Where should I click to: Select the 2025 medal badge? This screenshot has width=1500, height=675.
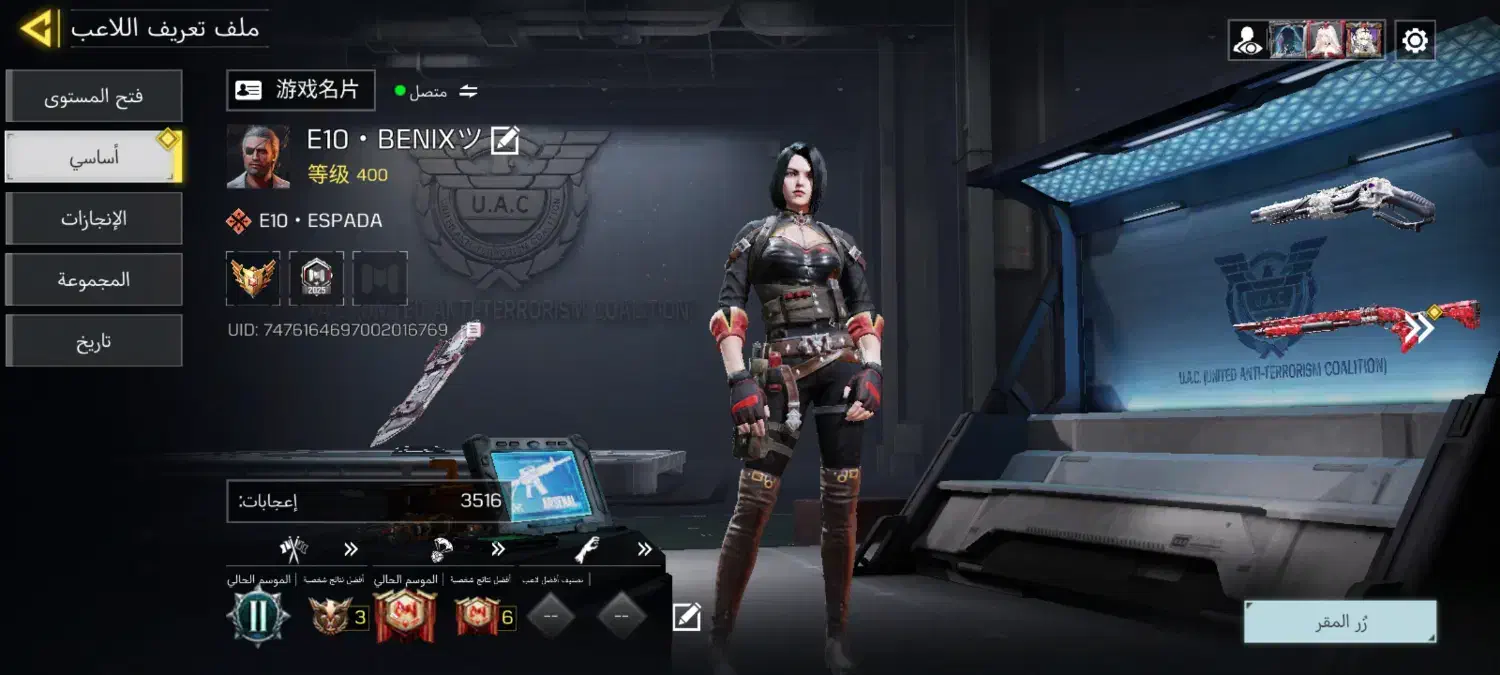(316, 278)
